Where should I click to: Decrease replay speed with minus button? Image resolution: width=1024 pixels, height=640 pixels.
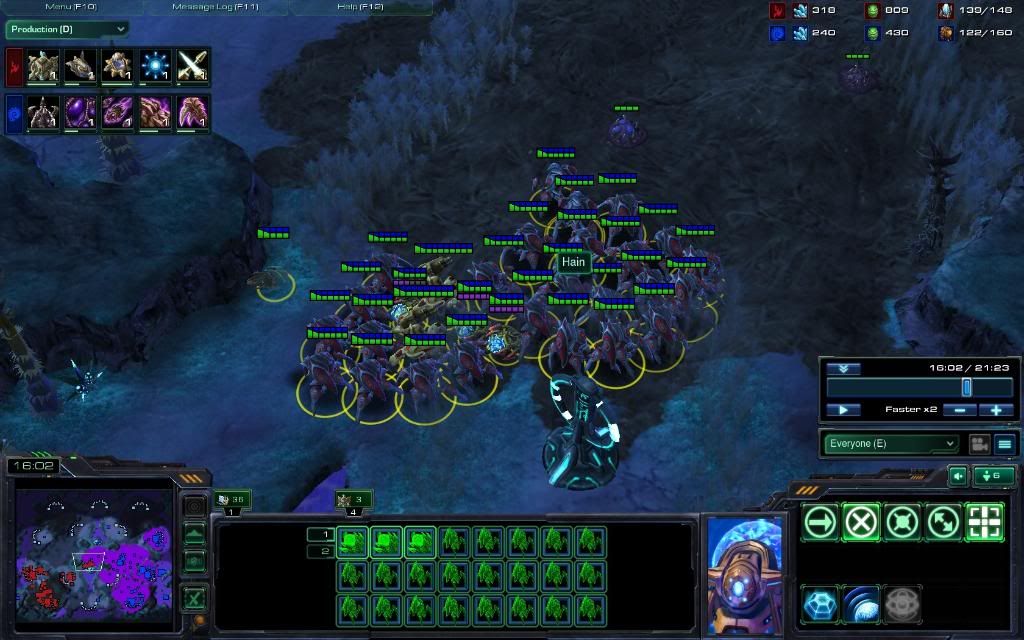(960, 410)
